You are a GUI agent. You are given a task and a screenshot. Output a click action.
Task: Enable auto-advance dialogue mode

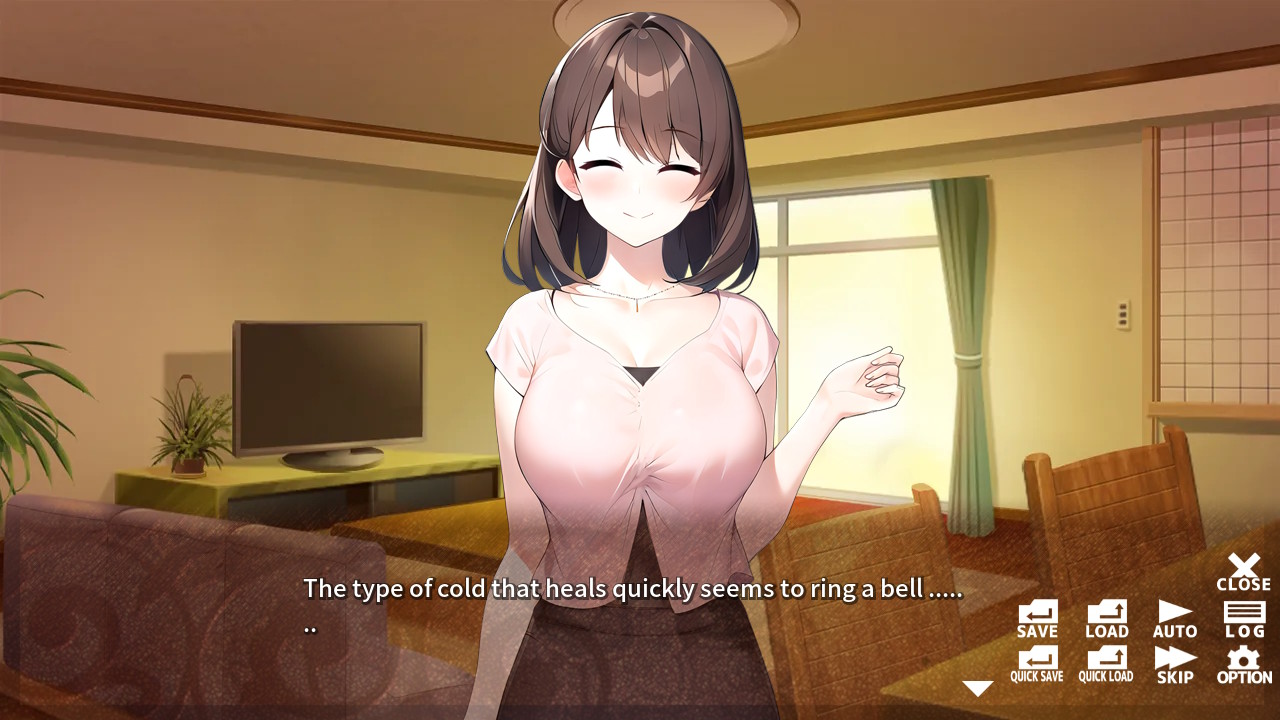(1174, 612)
